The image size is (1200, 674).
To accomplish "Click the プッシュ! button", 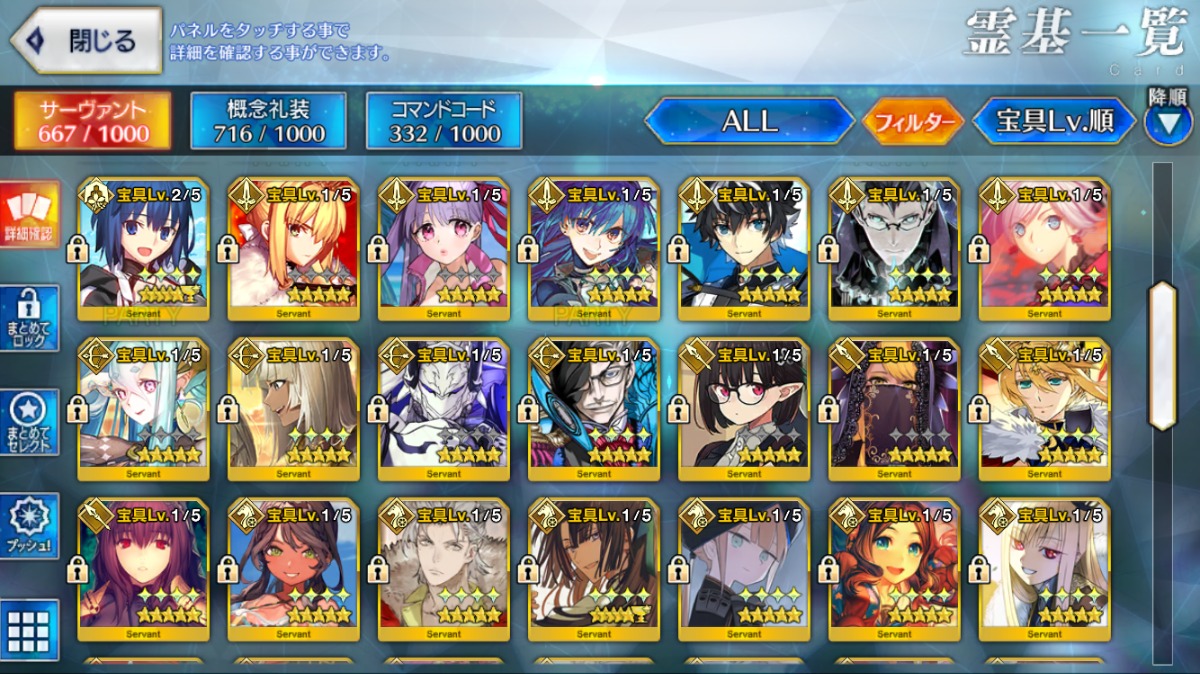I will [29, 526].
